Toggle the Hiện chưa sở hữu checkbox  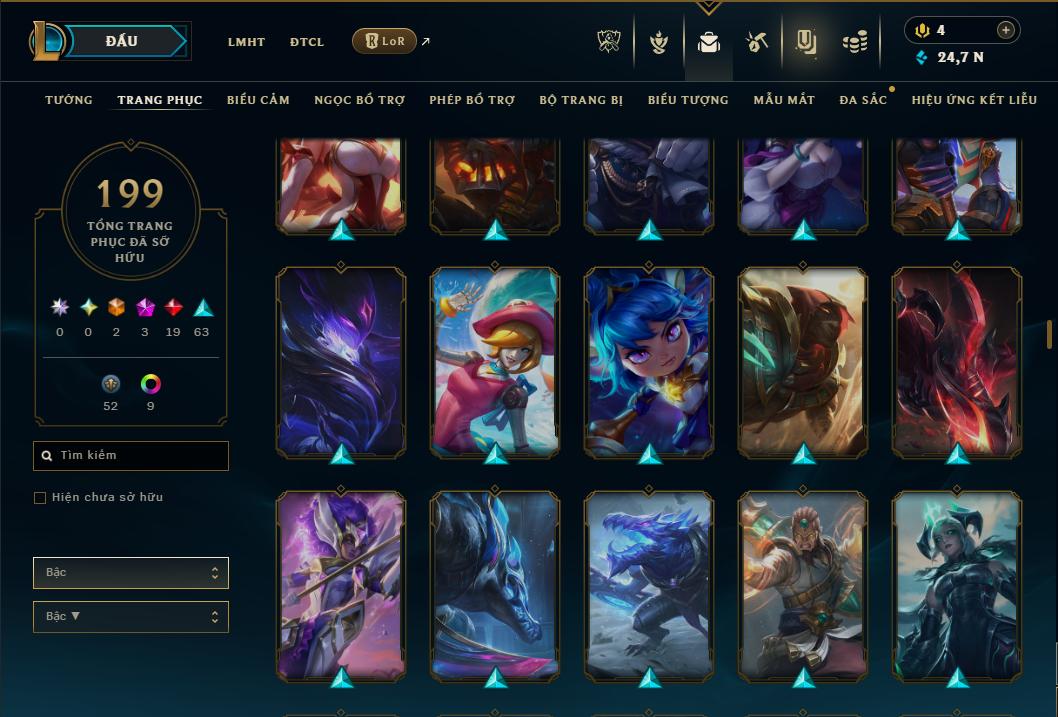coord(40,498)
